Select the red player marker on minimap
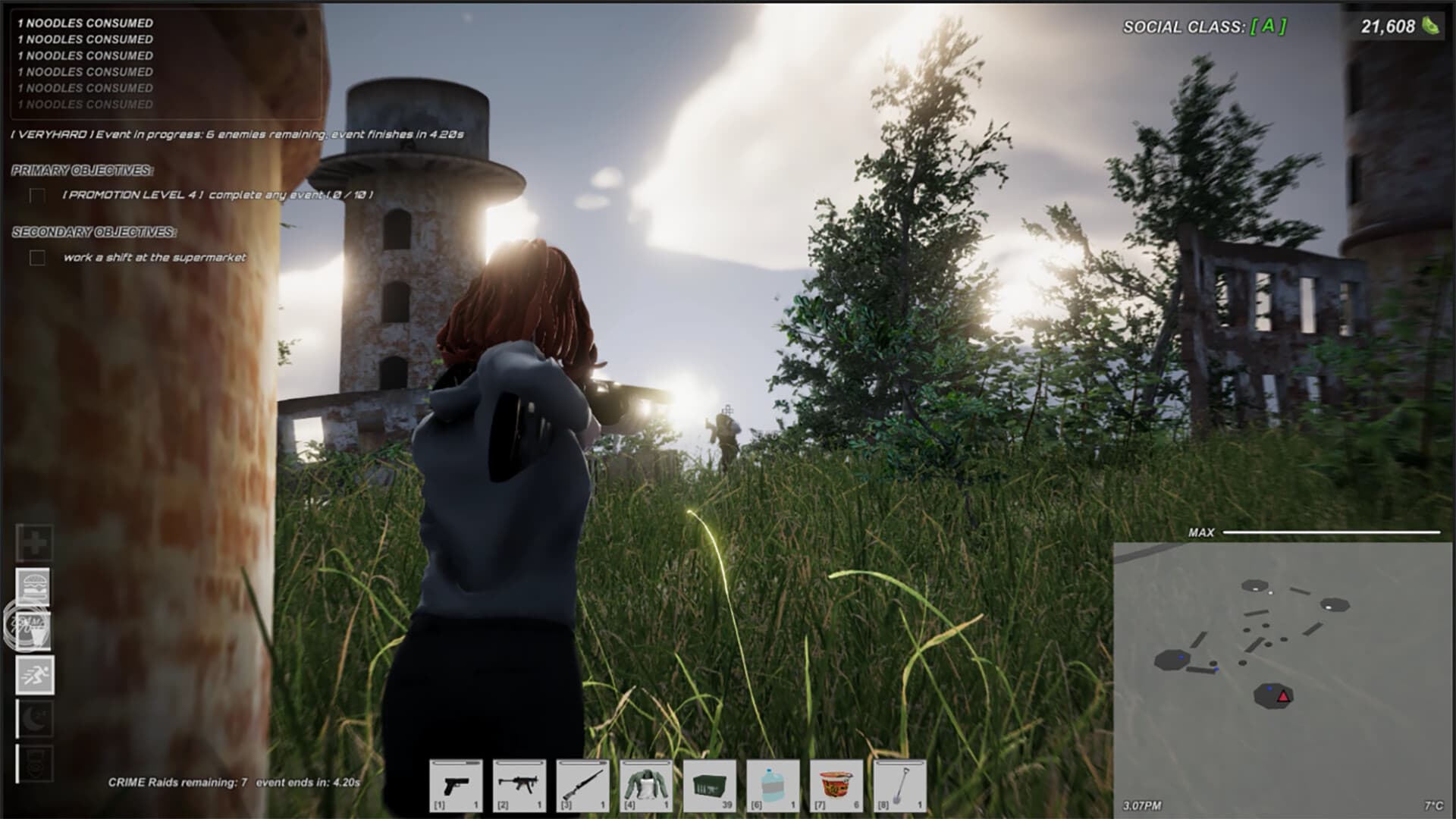 [x=1283, y=696]
